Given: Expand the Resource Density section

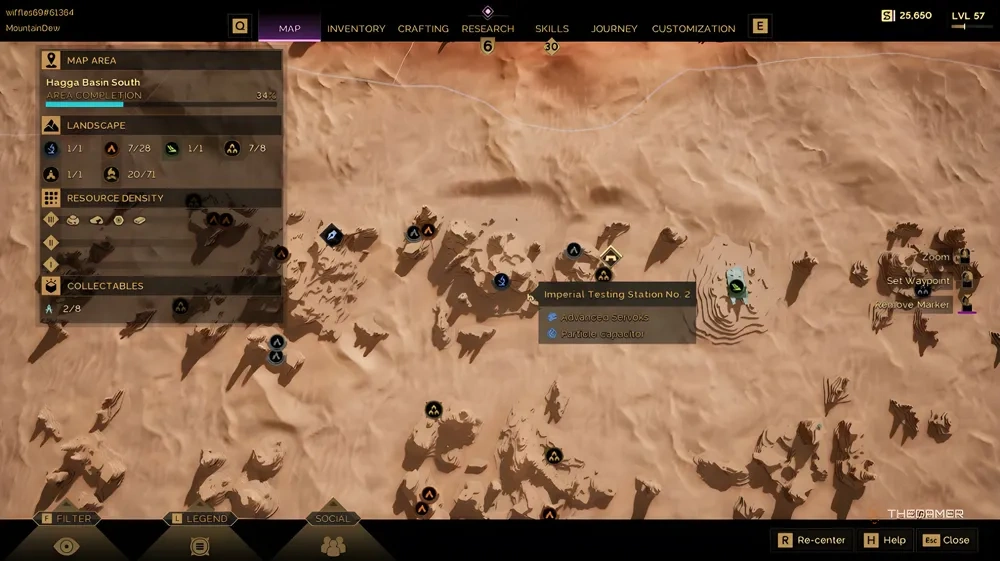Looking at the screenshot, I should coord(114,198).
